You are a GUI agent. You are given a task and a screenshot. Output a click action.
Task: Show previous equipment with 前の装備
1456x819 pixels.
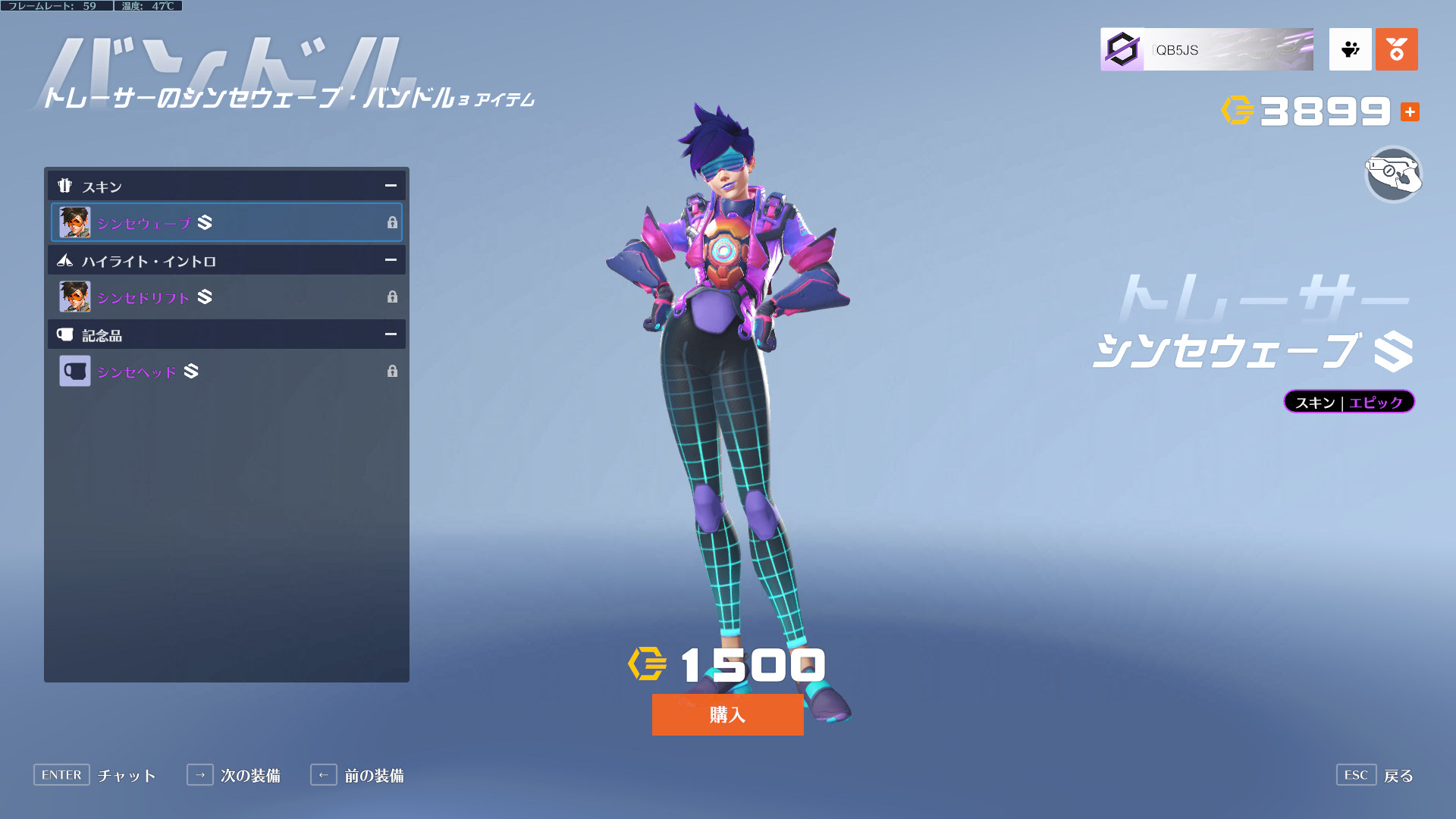tap(373, 775)
